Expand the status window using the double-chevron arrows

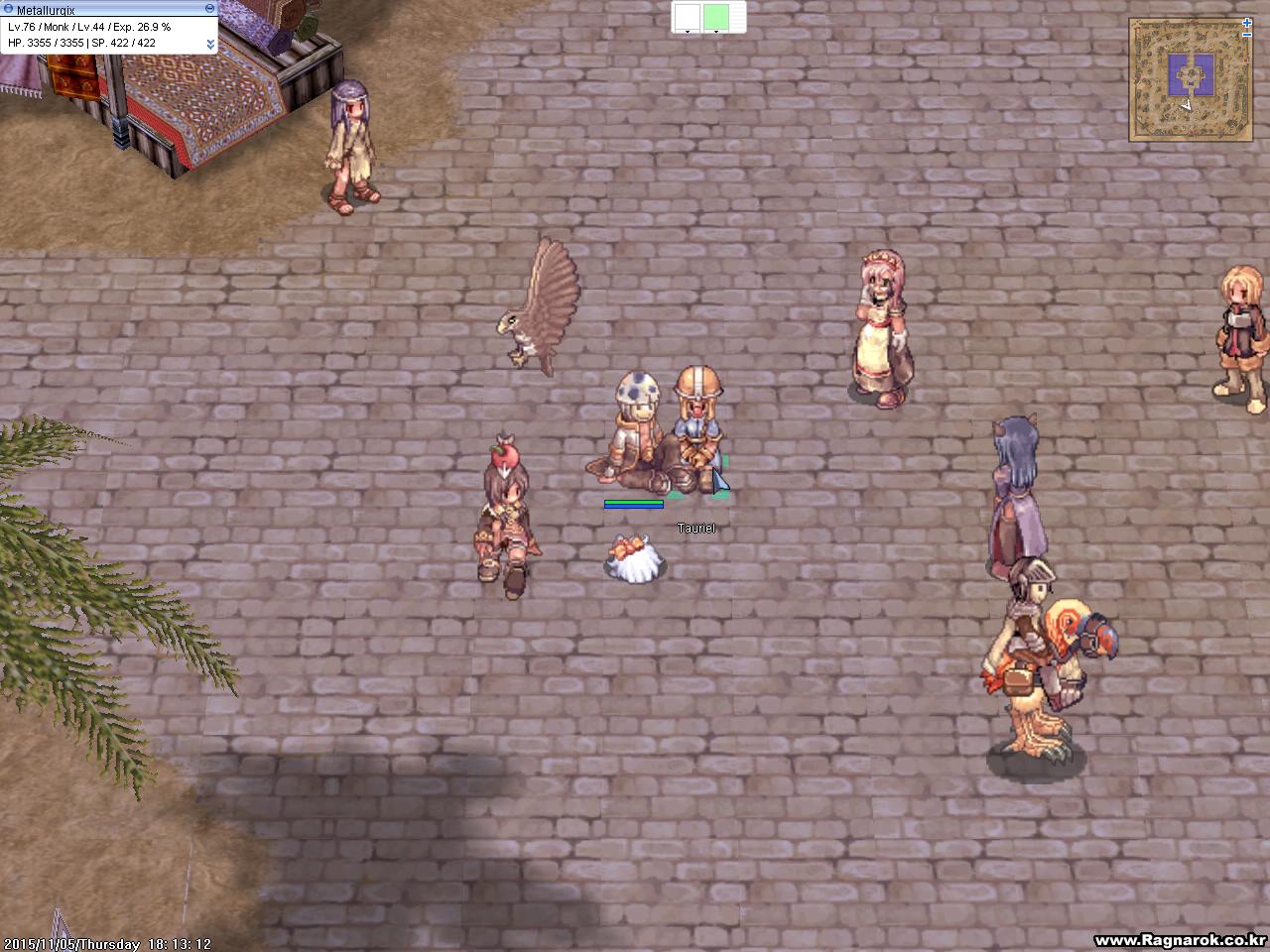[x=211, y=43]
